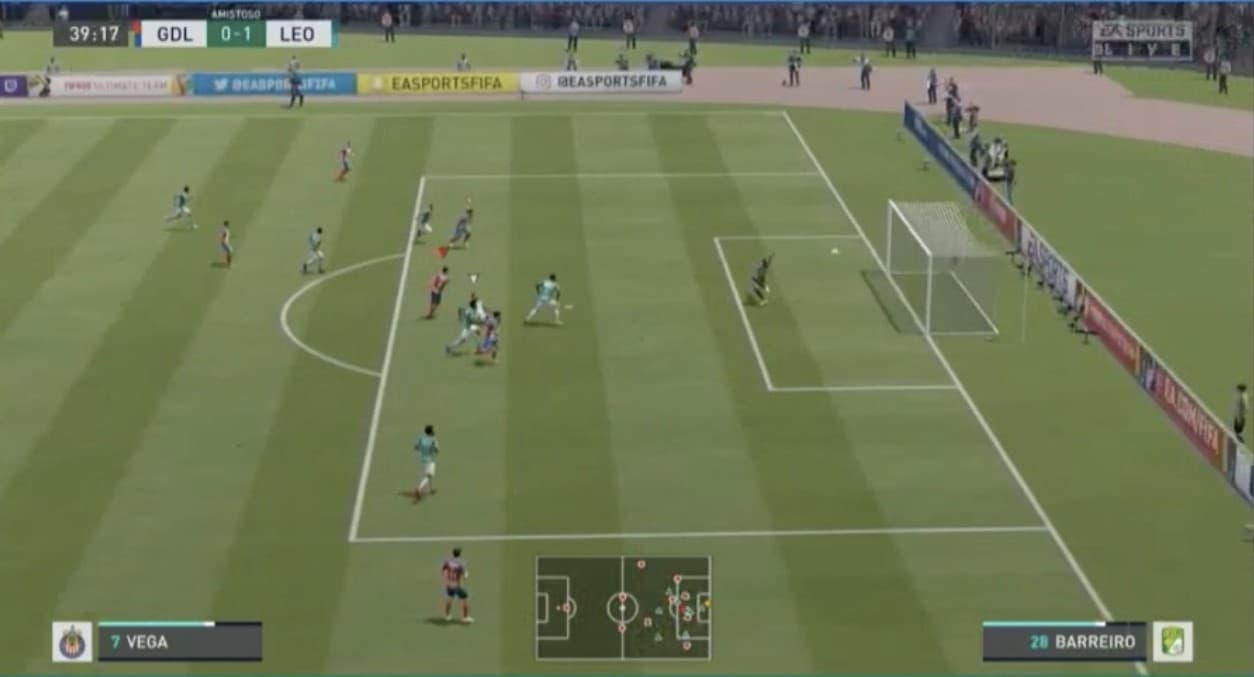Select the Chivas club crest icon
The width and height of the screenshot is (1254, 677).
(x=72, y=642)
